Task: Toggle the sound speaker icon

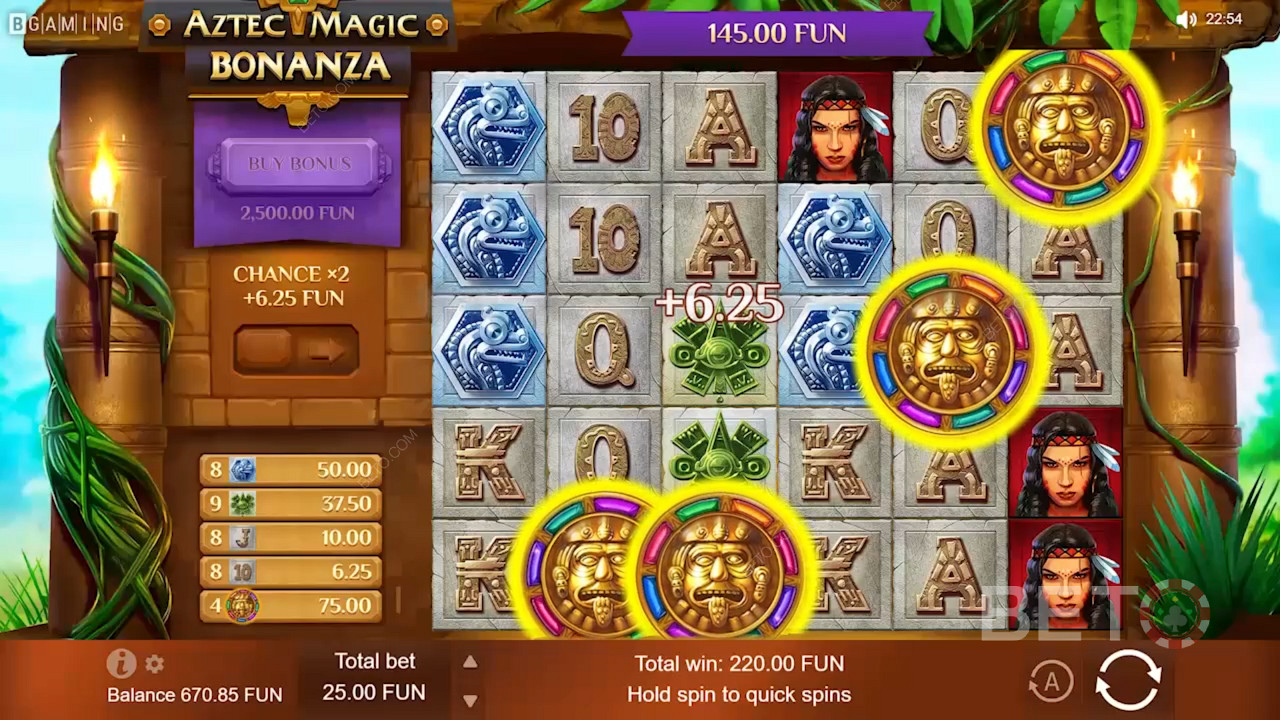Action: [1186, 19]
